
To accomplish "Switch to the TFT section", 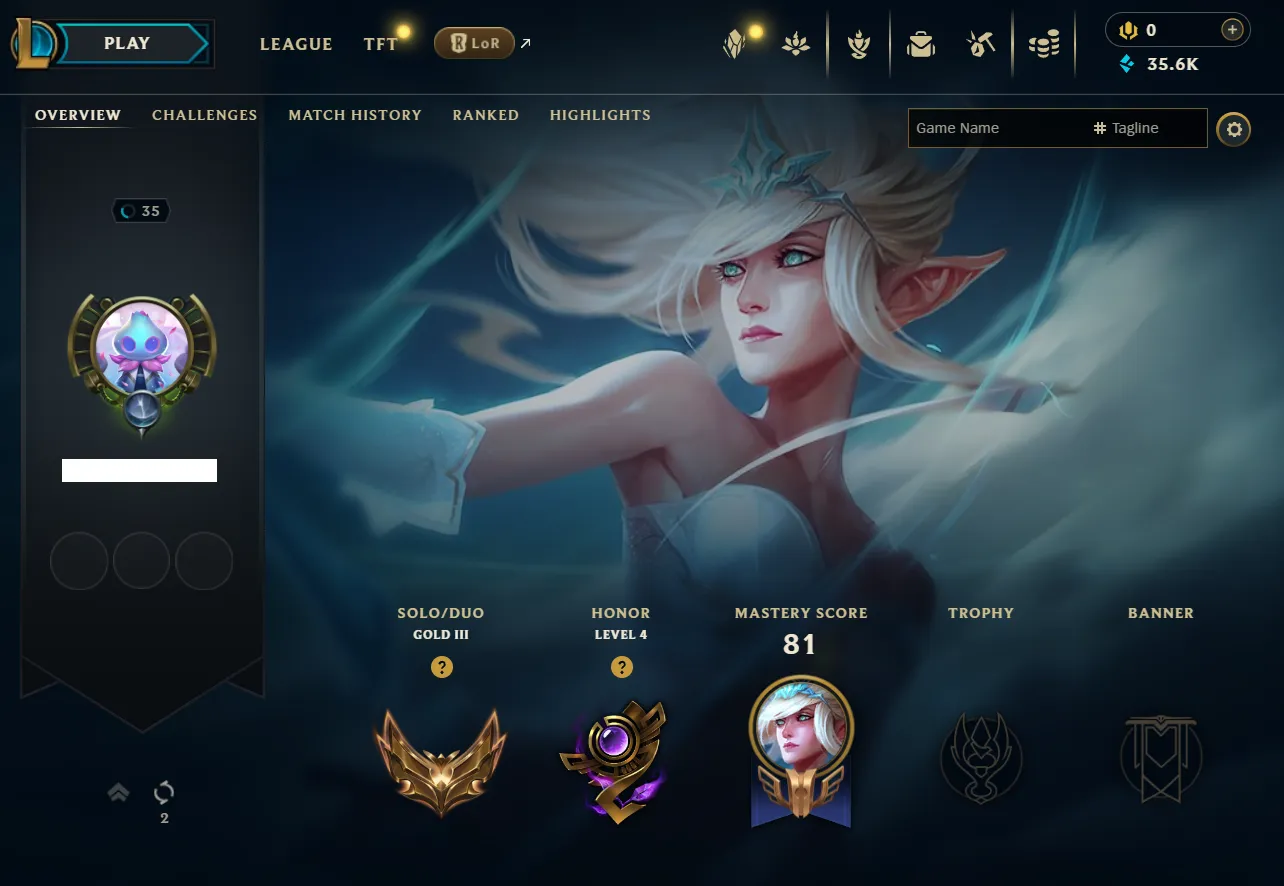I will pyautogui.click(x=380, y=44).
